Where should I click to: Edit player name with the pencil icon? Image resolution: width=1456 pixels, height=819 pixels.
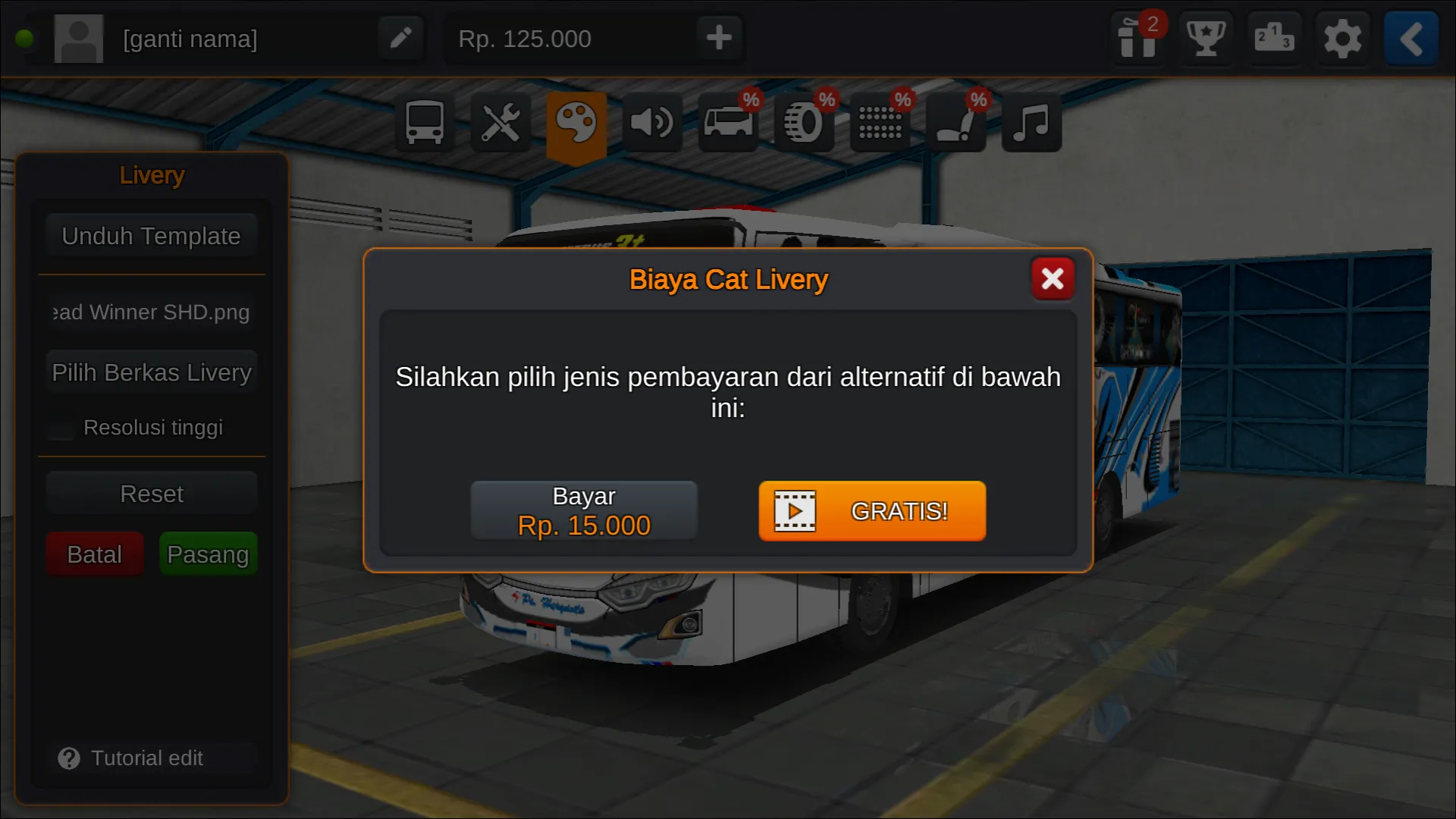point(401,37)
